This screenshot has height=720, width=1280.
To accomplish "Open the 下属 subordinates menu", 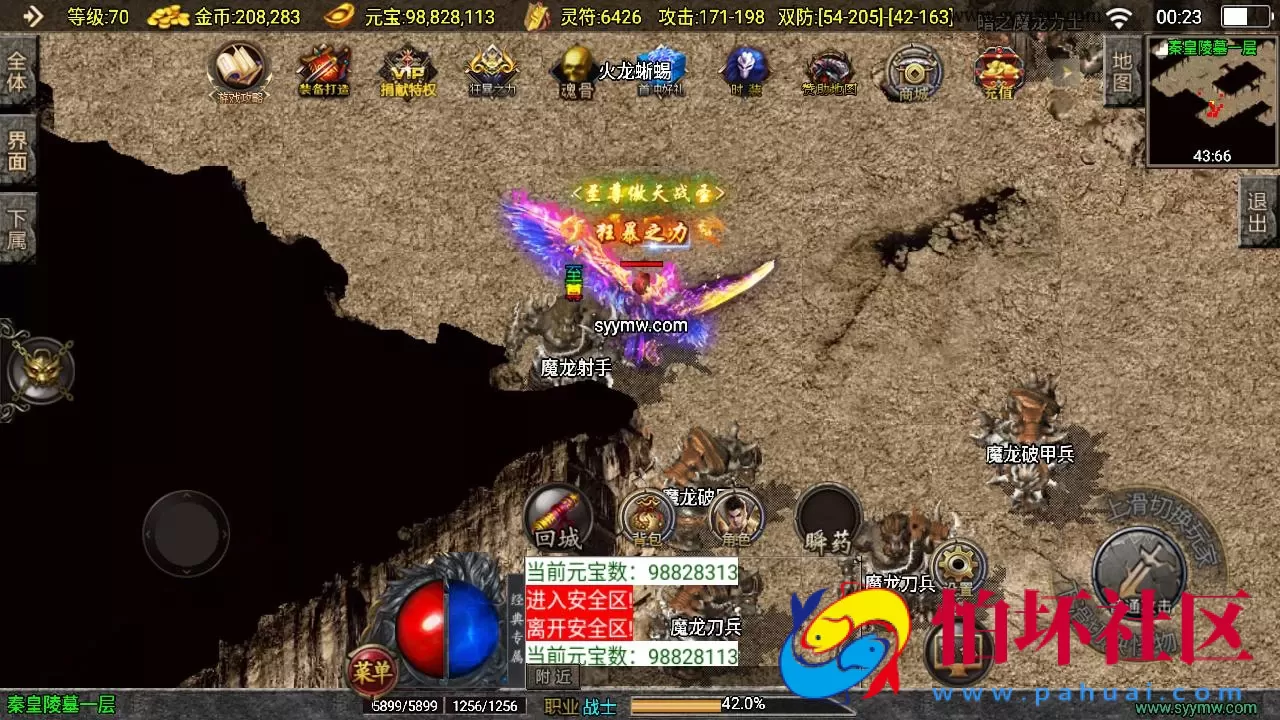I will pyautogui.click(x=19, y=227).
